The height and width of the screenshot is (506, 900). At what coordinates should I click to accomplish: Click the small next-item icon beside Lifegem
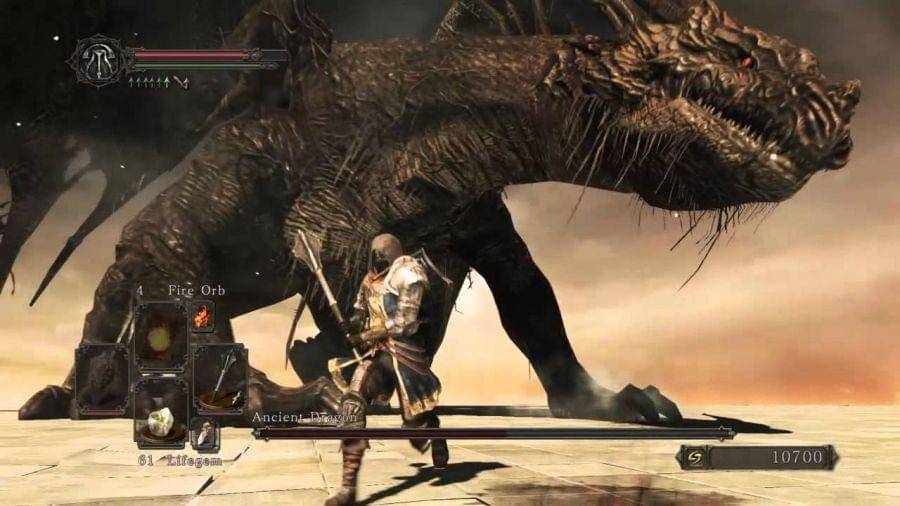(x=205, y=435)
